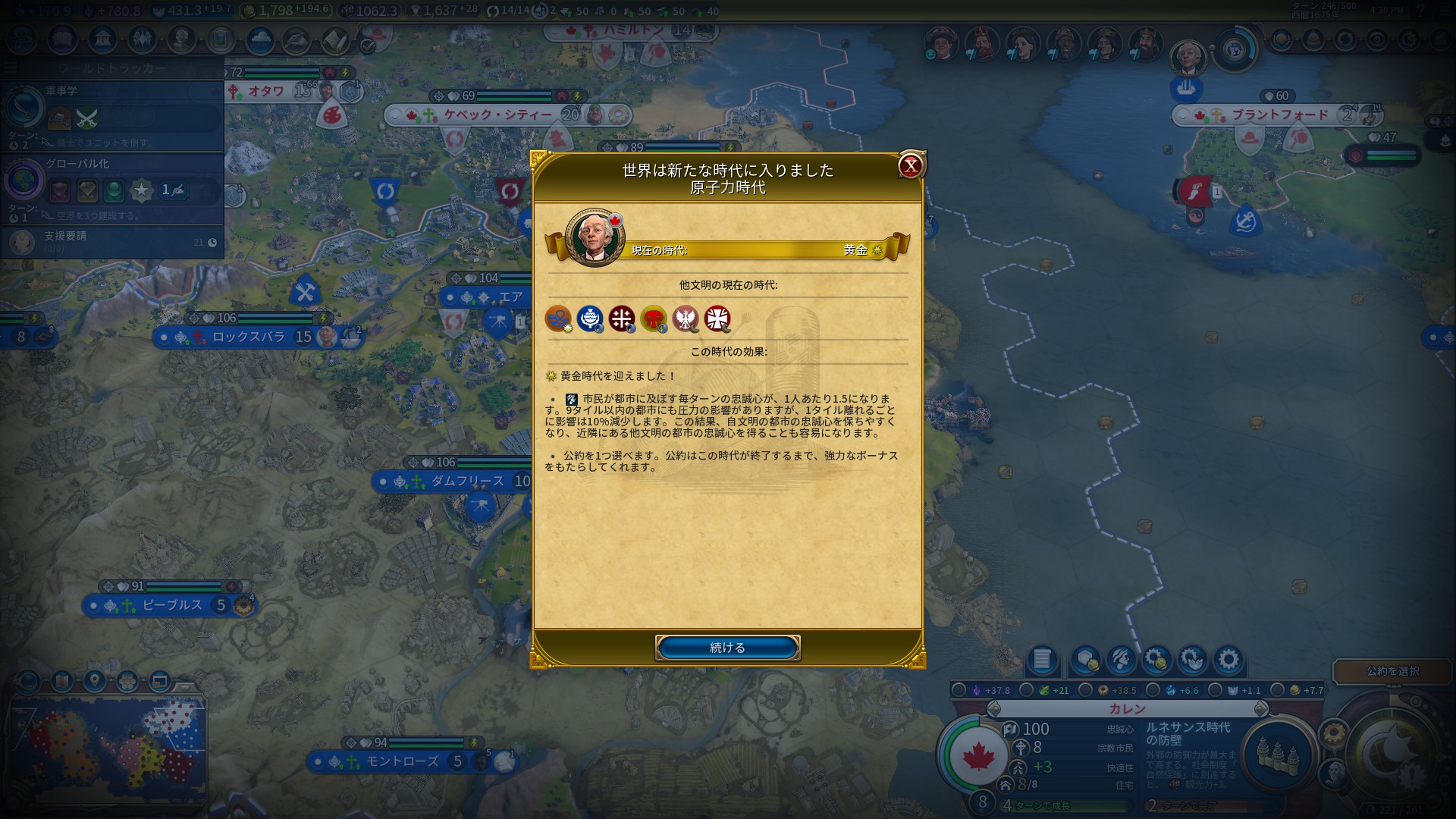The height and width of the screenshot is (819, 1456).
Task: Toggle the food yield focus circle
Action: (1026, 690)
